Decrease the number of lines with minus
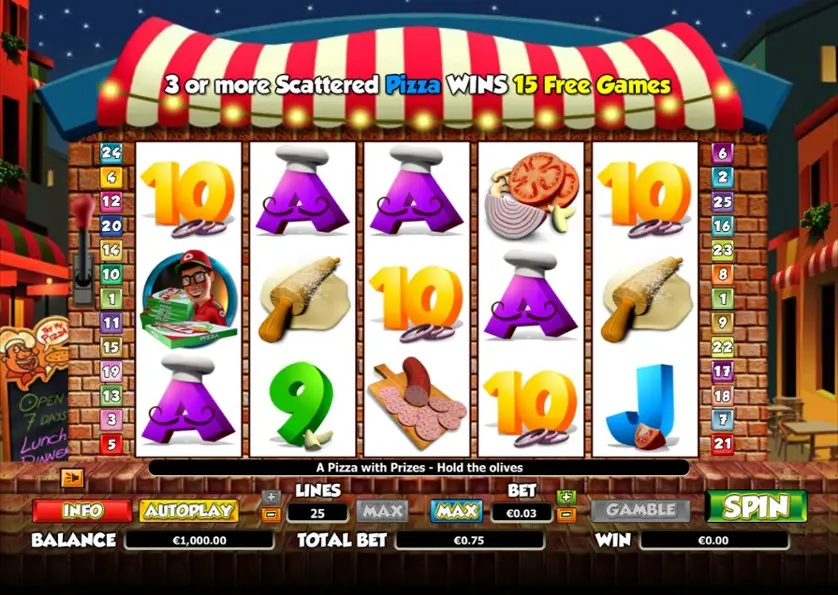The width and height of the screenshot is (838, 595). click(270, 515)
